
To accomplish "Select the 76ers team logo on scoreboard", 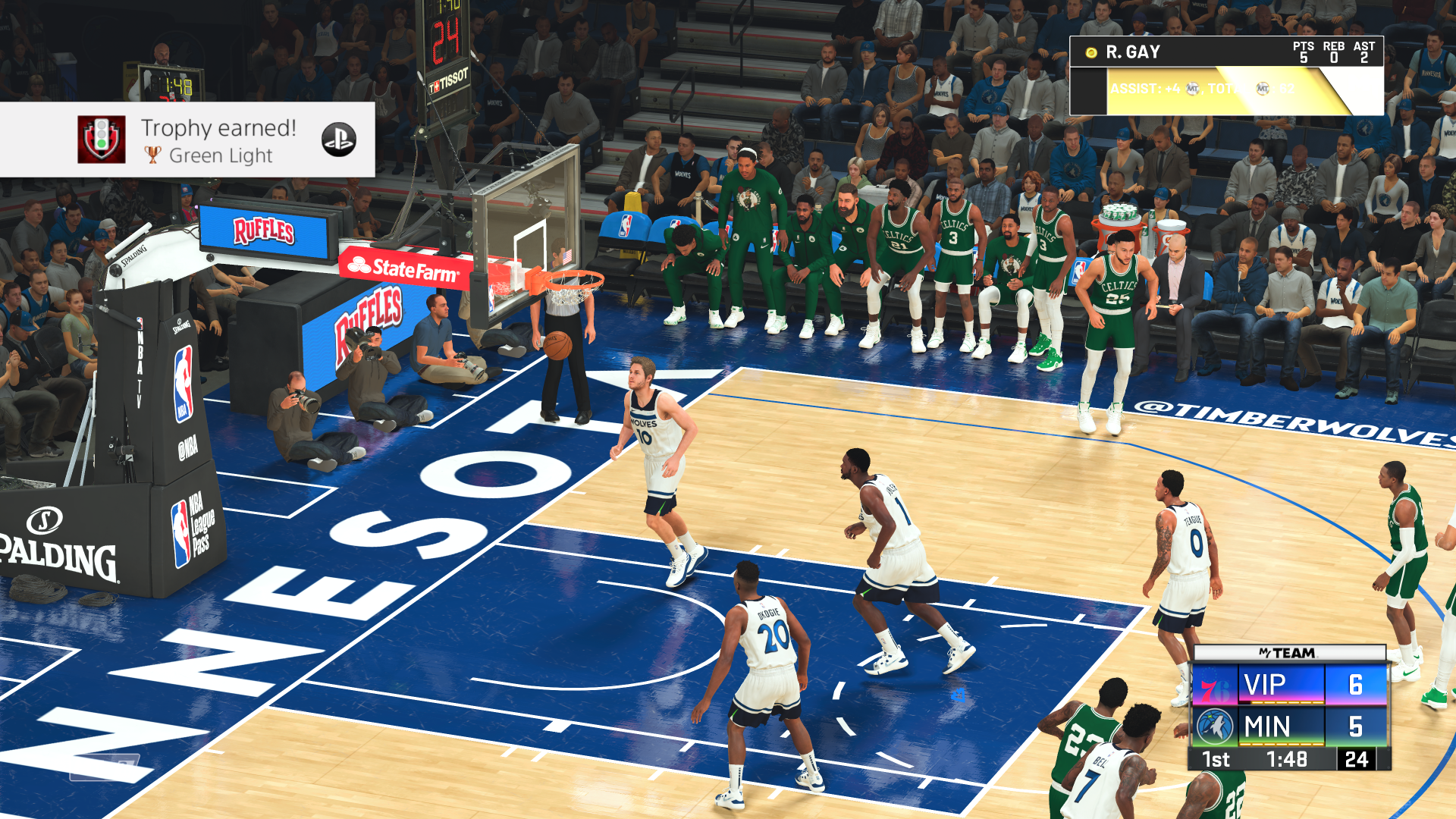I will click(x=1215, y=686).
